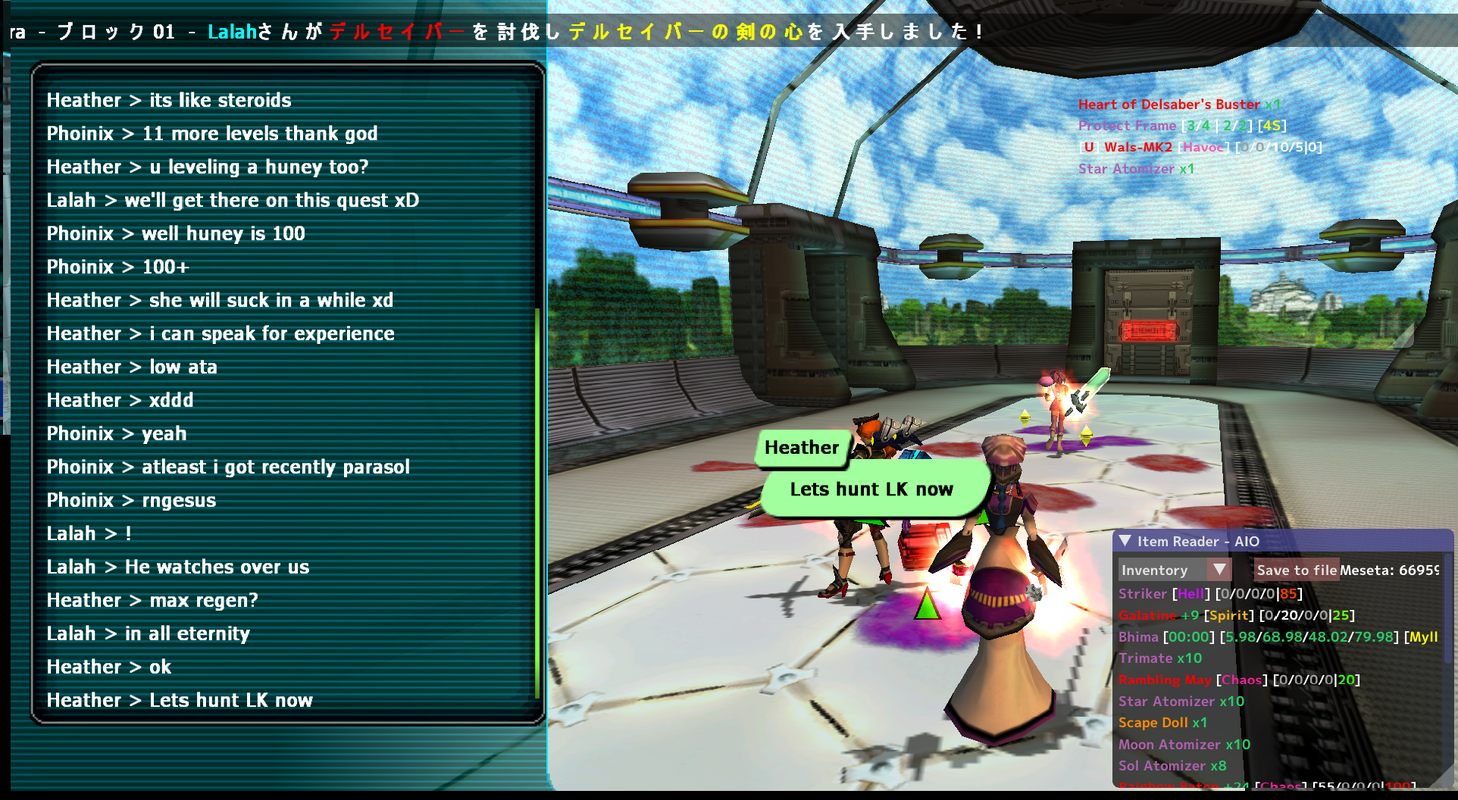
Task: Click the chat log's green scrollbar
Action: [x=538, y=500]
